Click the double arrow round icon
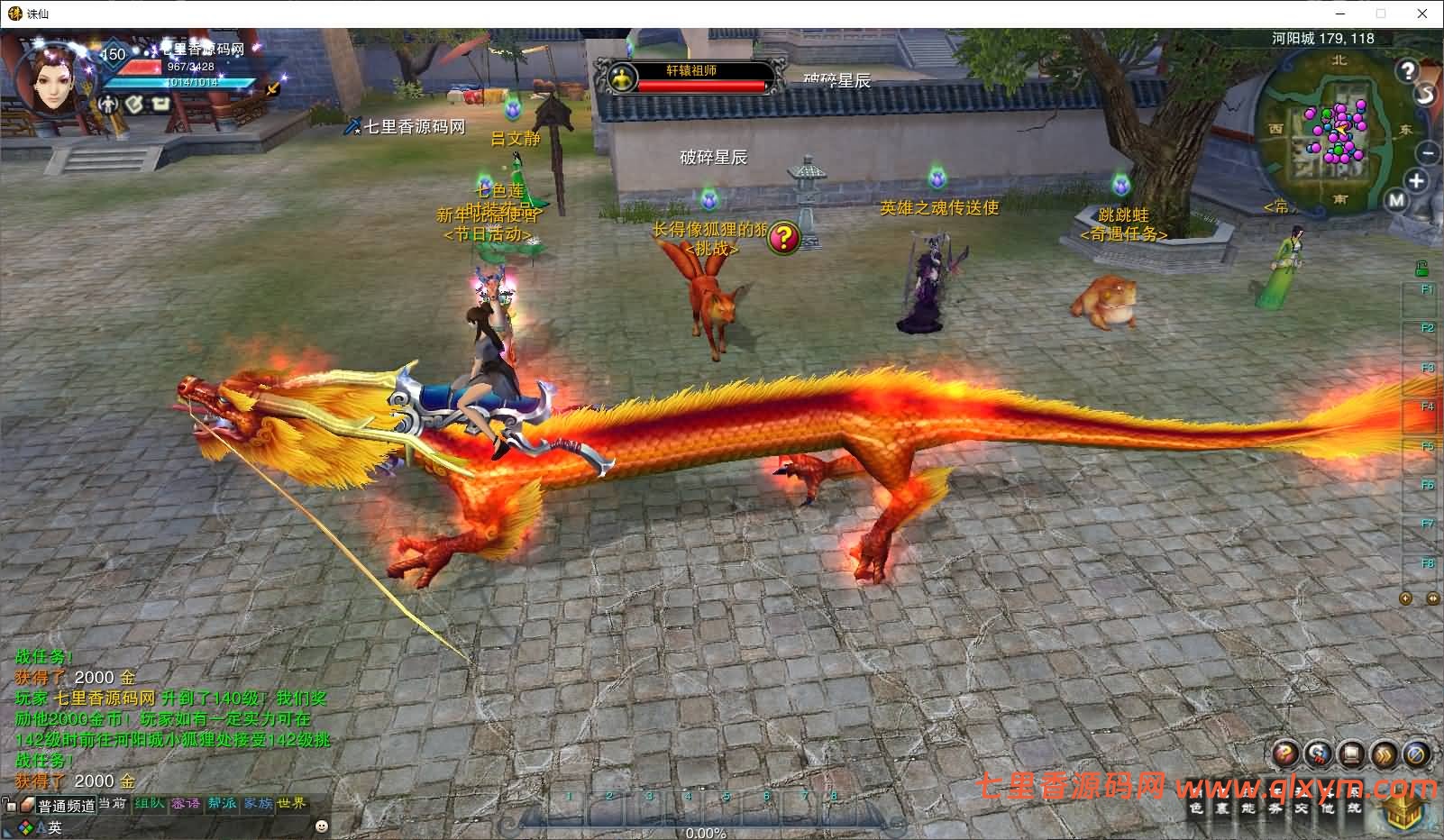Viewport: 1444px width, 840px height. click(x=1384, y=754)
